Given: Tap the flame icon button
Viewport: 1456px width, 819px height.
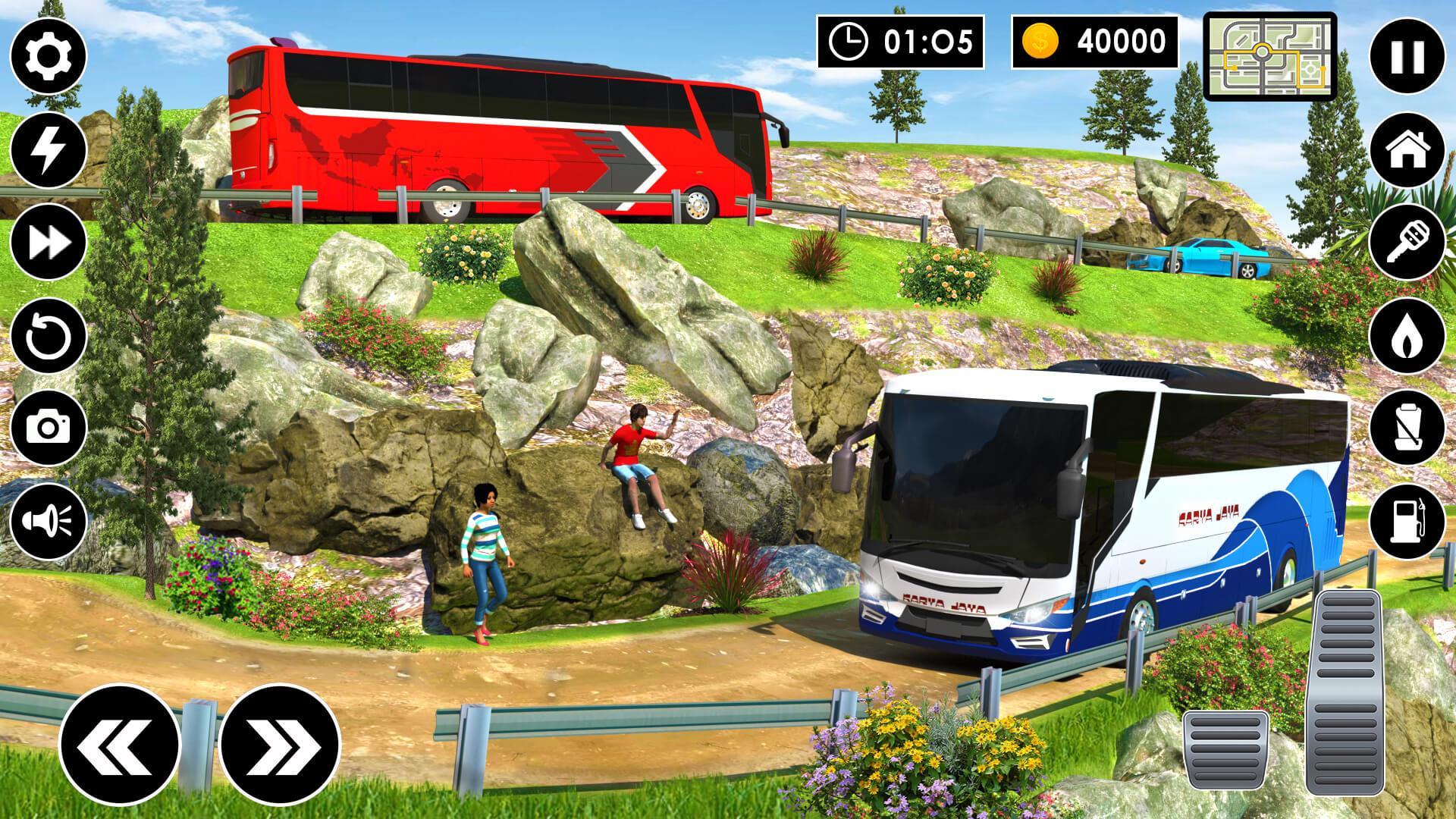Looking at the screenshot, I should (x=1407, y=336).
